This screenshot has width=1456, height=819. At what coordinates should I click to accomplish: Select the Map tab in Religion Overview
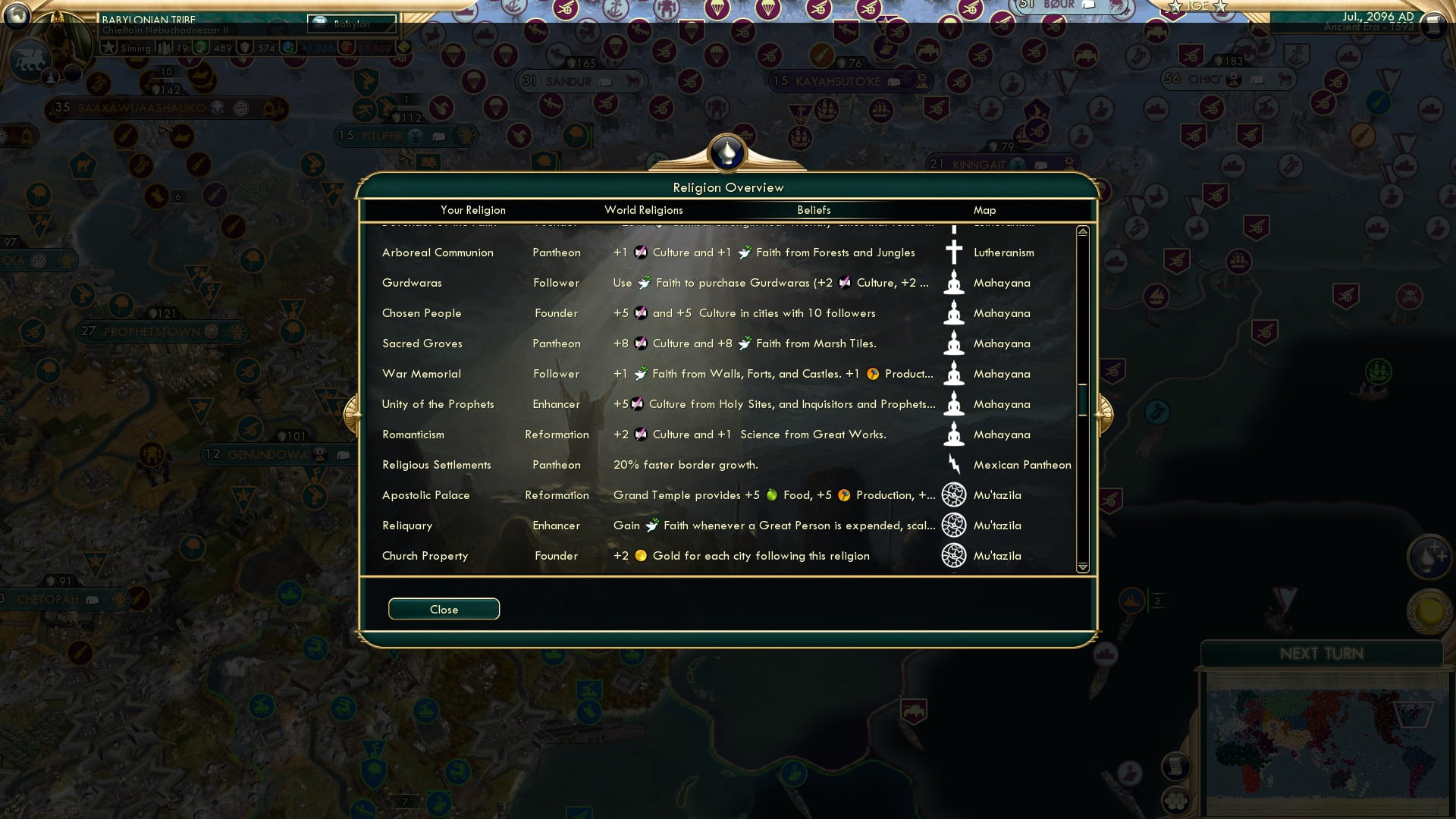[x=984, y=210]
